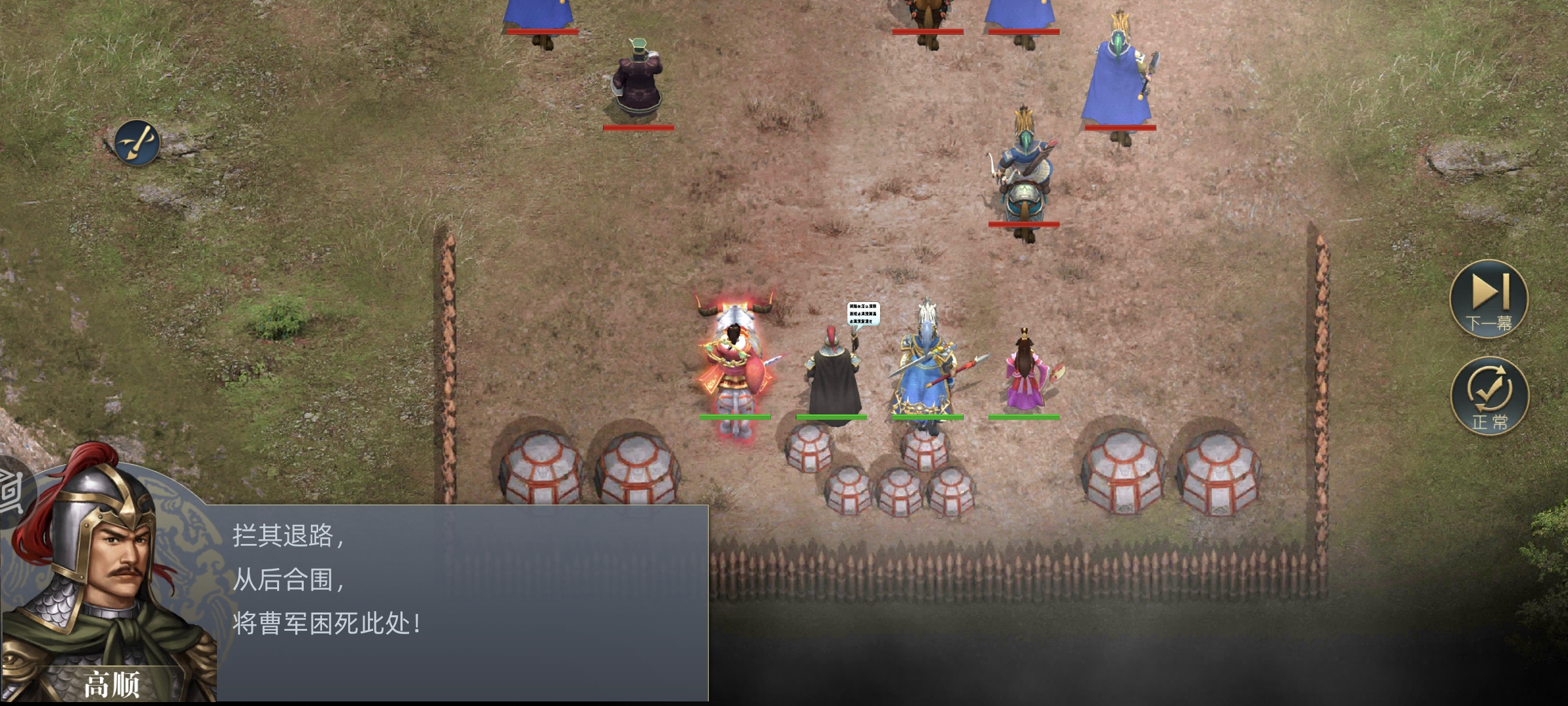Toggle the 正常 playback speed button
Screen dimensions: 1568x706
[1489, 397]
